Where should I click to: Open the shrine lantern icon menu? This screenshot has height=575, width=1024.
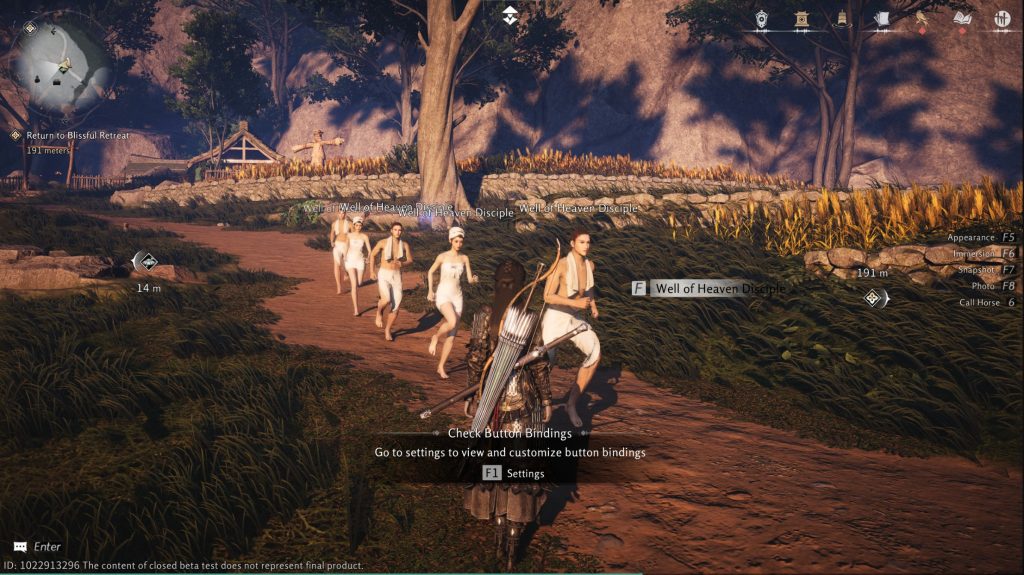point(801,18)
